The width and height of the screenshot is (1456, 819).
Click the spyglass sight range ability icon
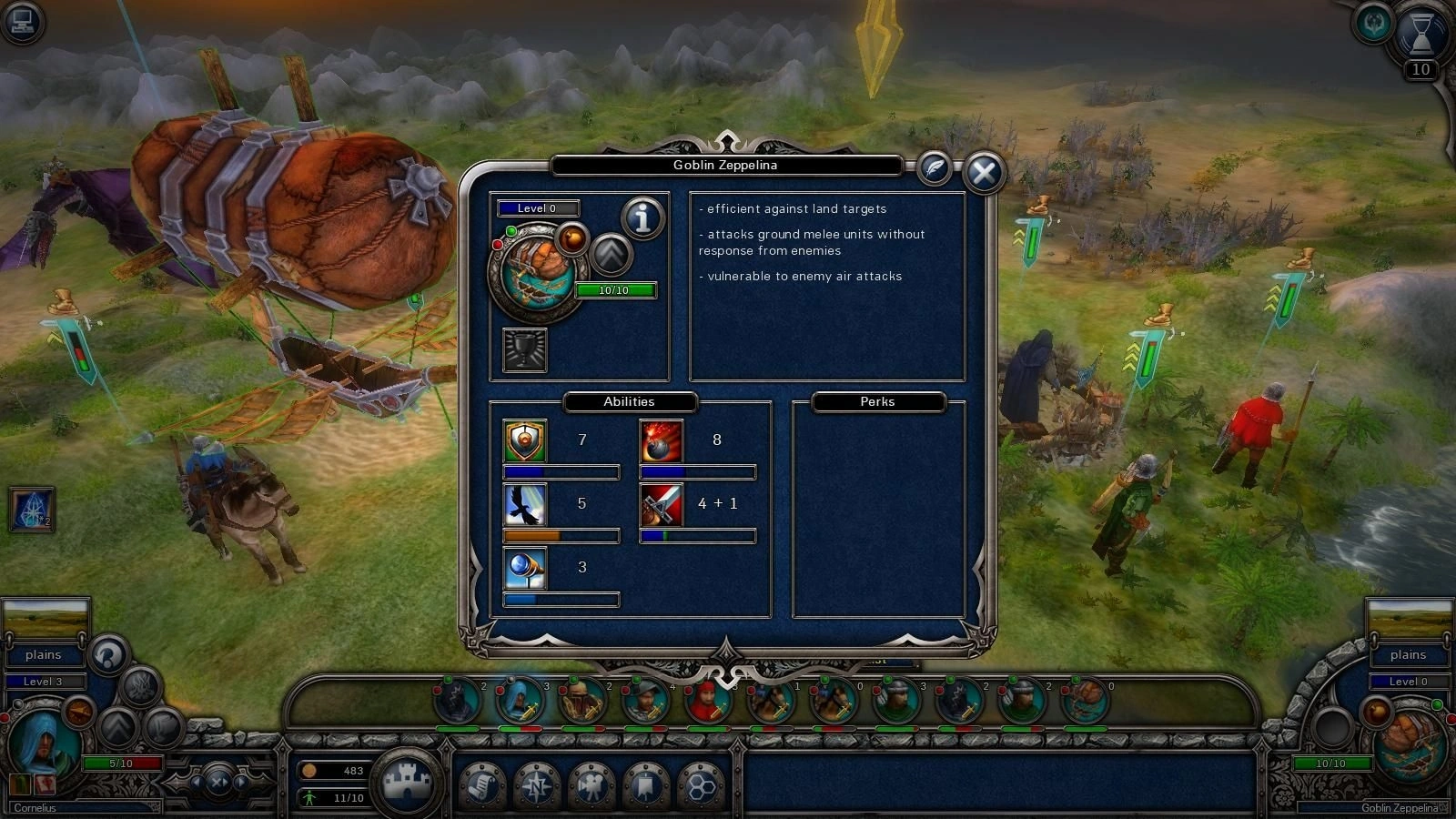[525, 569]
